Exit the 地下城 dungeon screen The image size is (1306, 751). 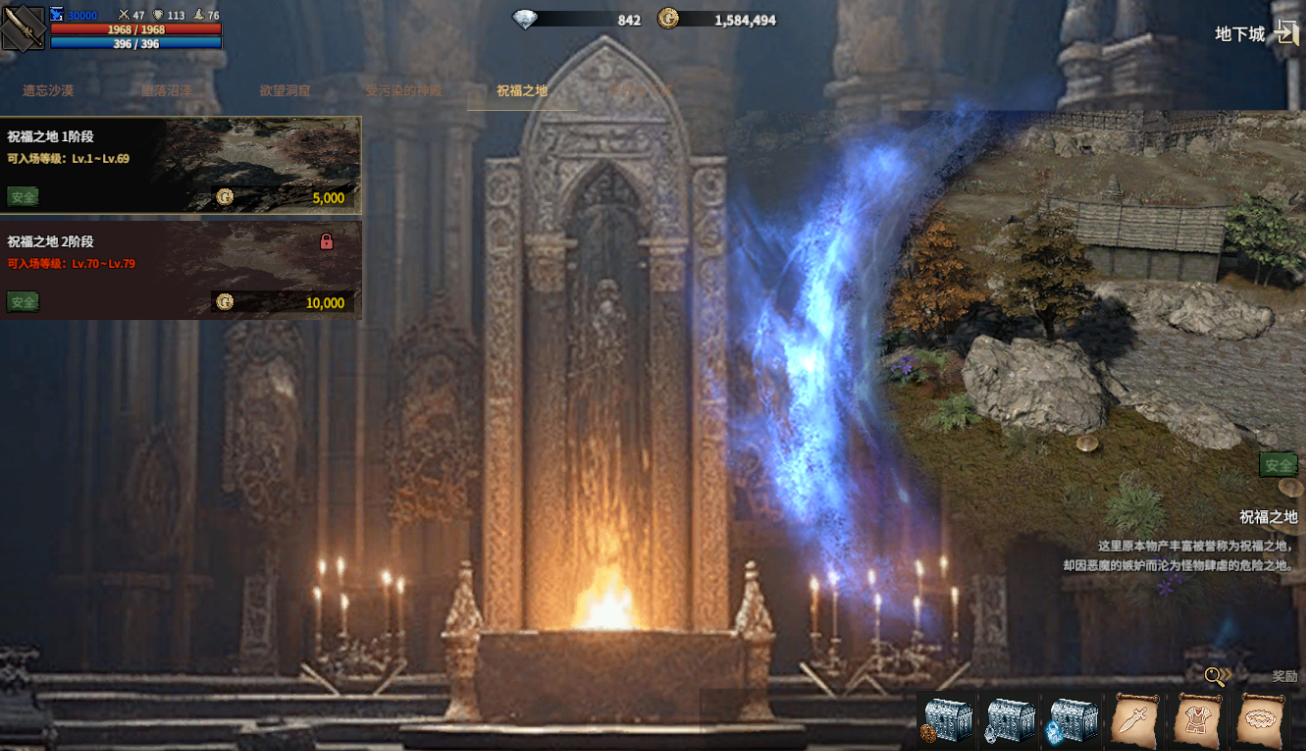pos(1286,33)
